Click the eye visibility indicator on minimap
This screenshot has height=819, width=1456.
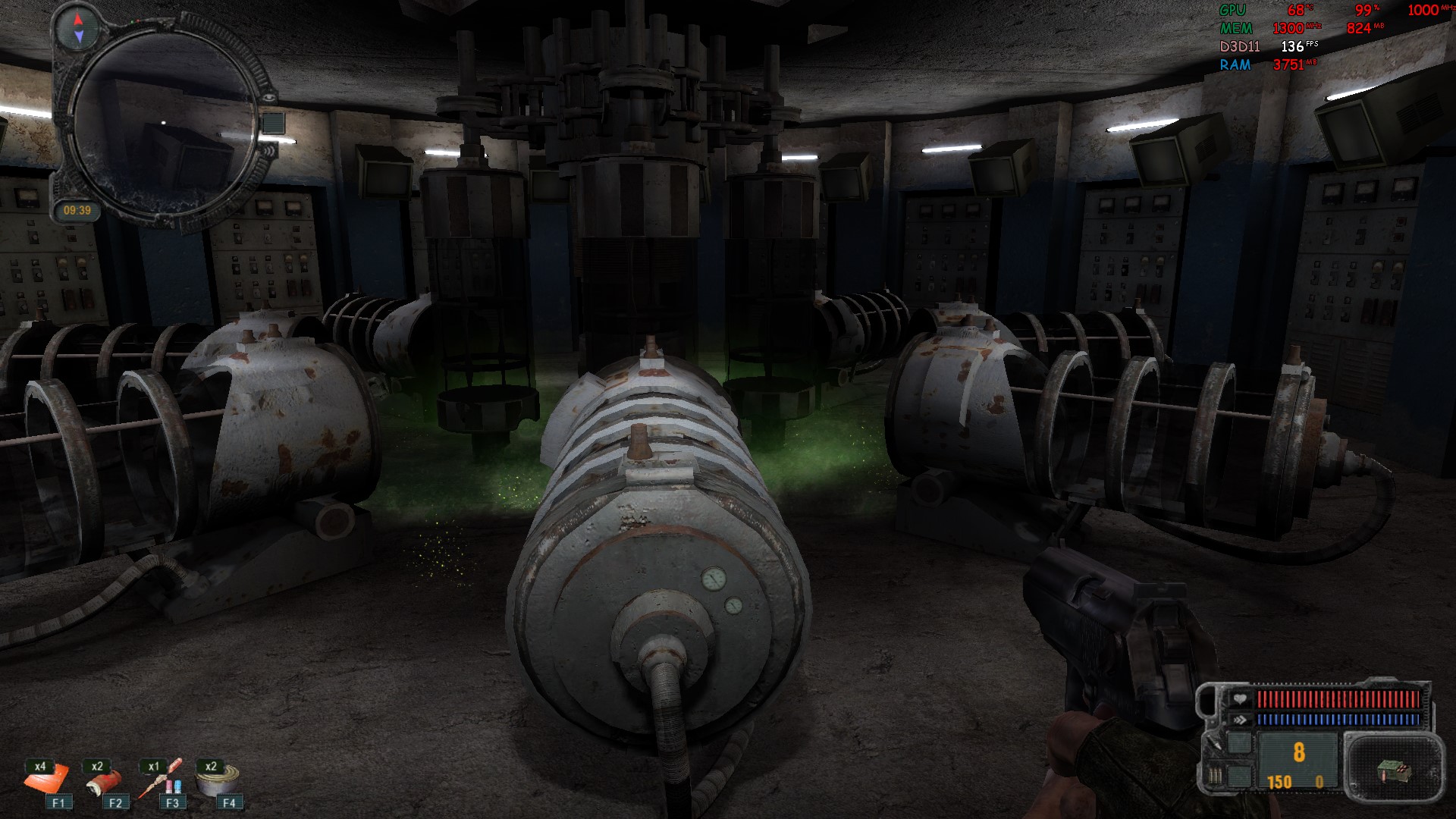(x=266, y=98)
